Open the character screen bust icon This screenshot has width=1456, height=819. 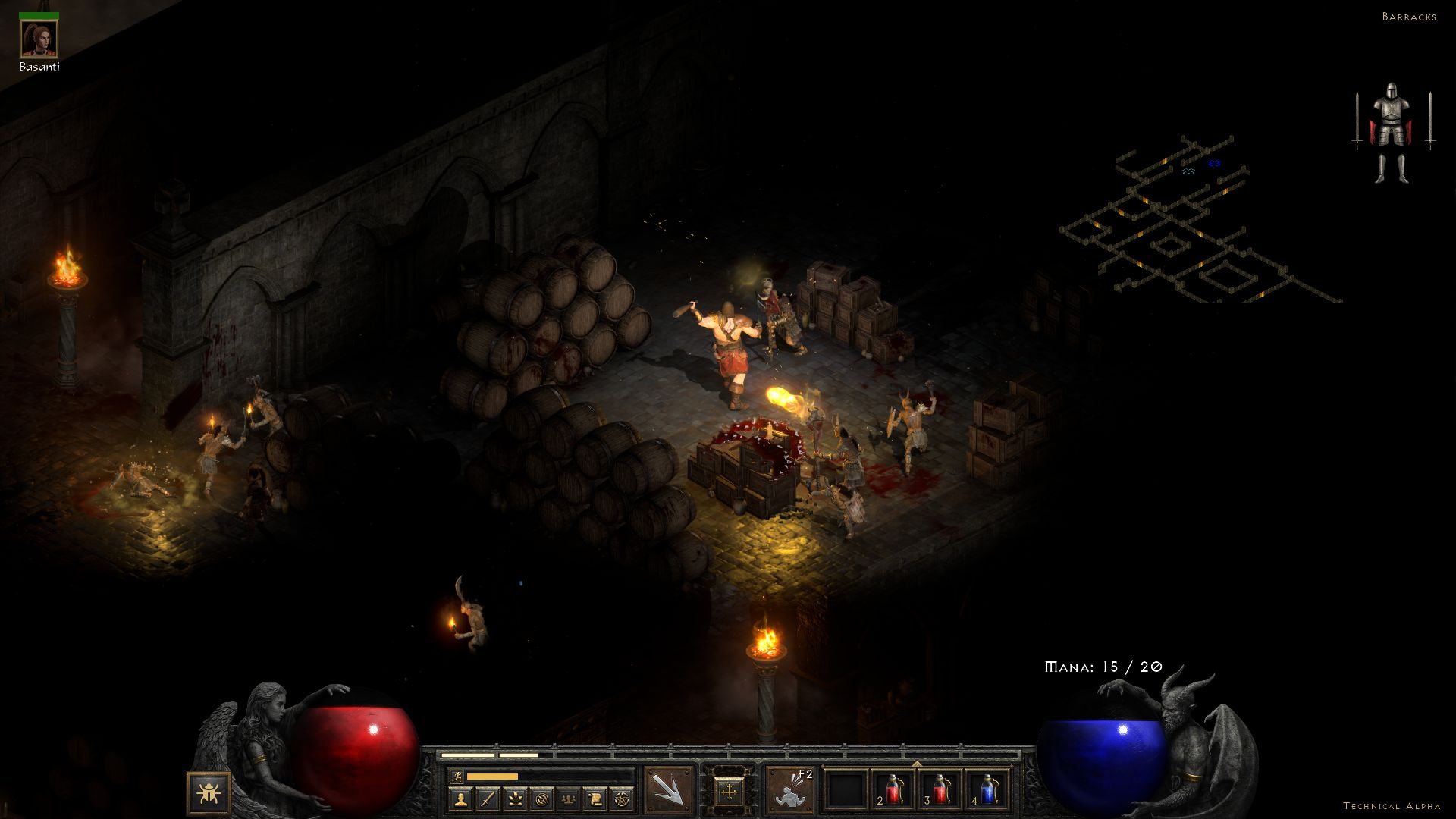click(461, 799)
